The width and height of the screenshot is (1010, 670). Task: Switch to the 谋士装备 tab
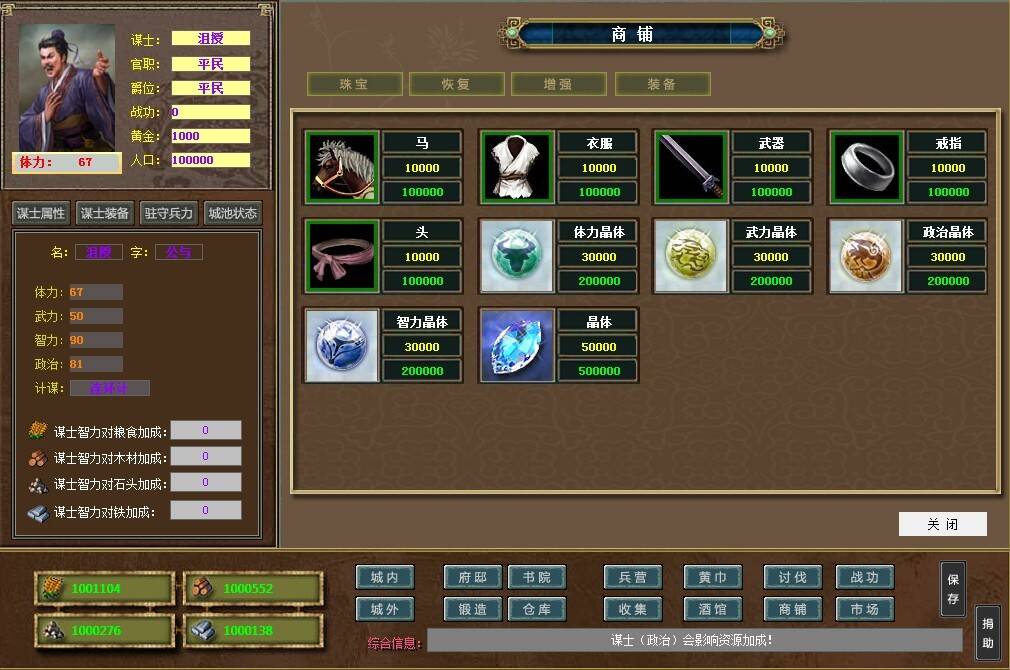coord(104,213)
